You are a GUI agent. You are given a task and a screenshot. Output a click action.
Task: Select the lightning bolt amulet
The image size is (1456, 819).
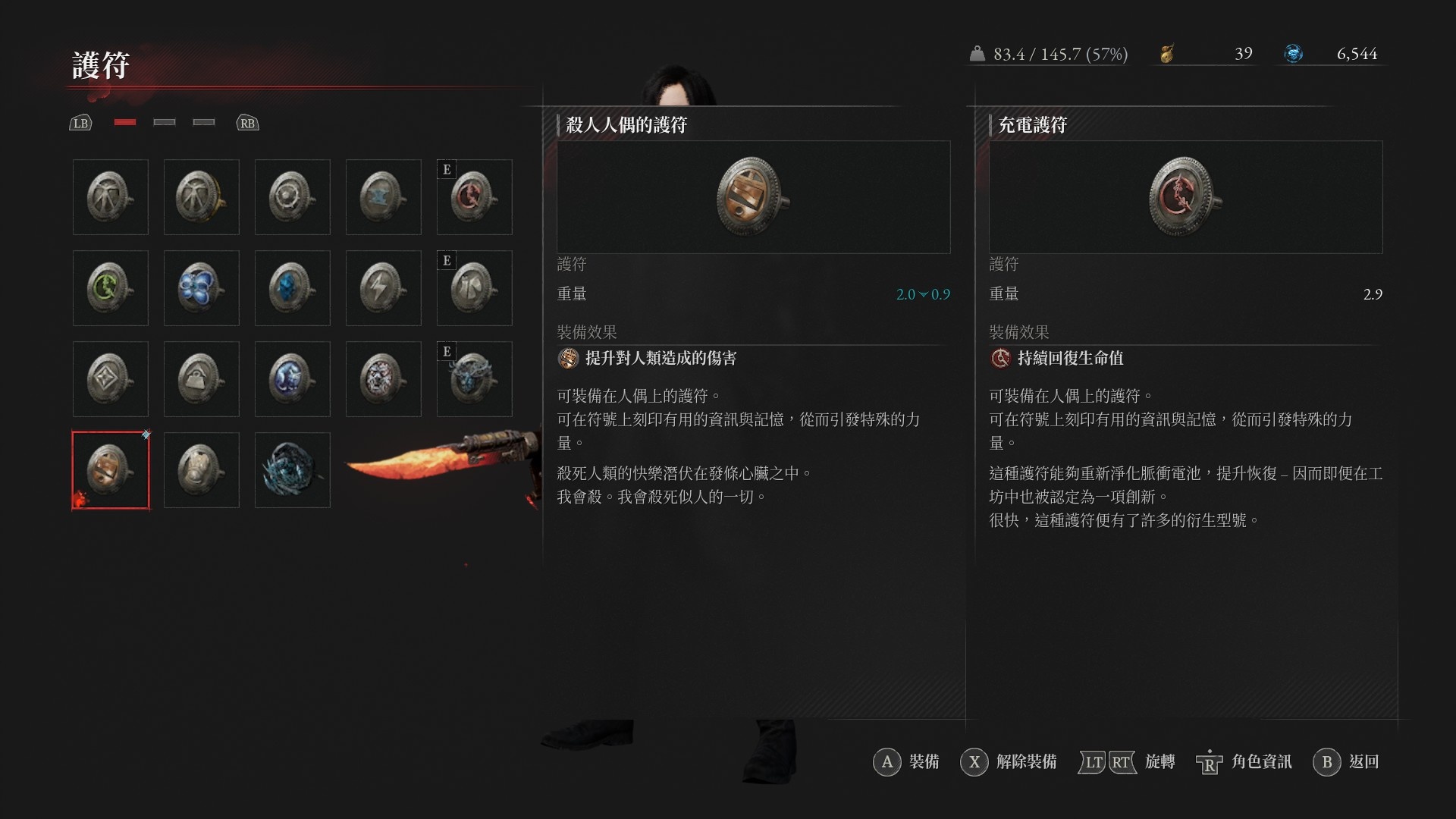383,288
